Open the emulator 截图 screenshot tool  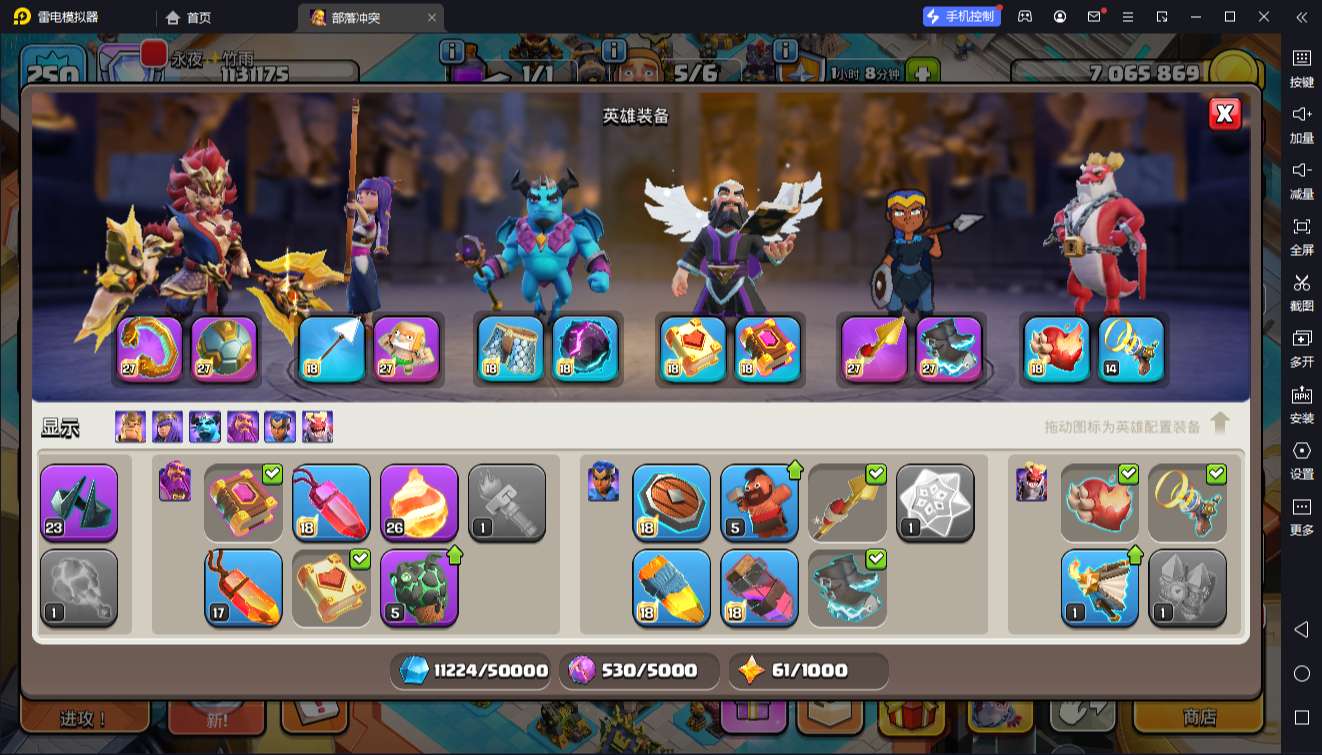click(x=1301, y=293)
